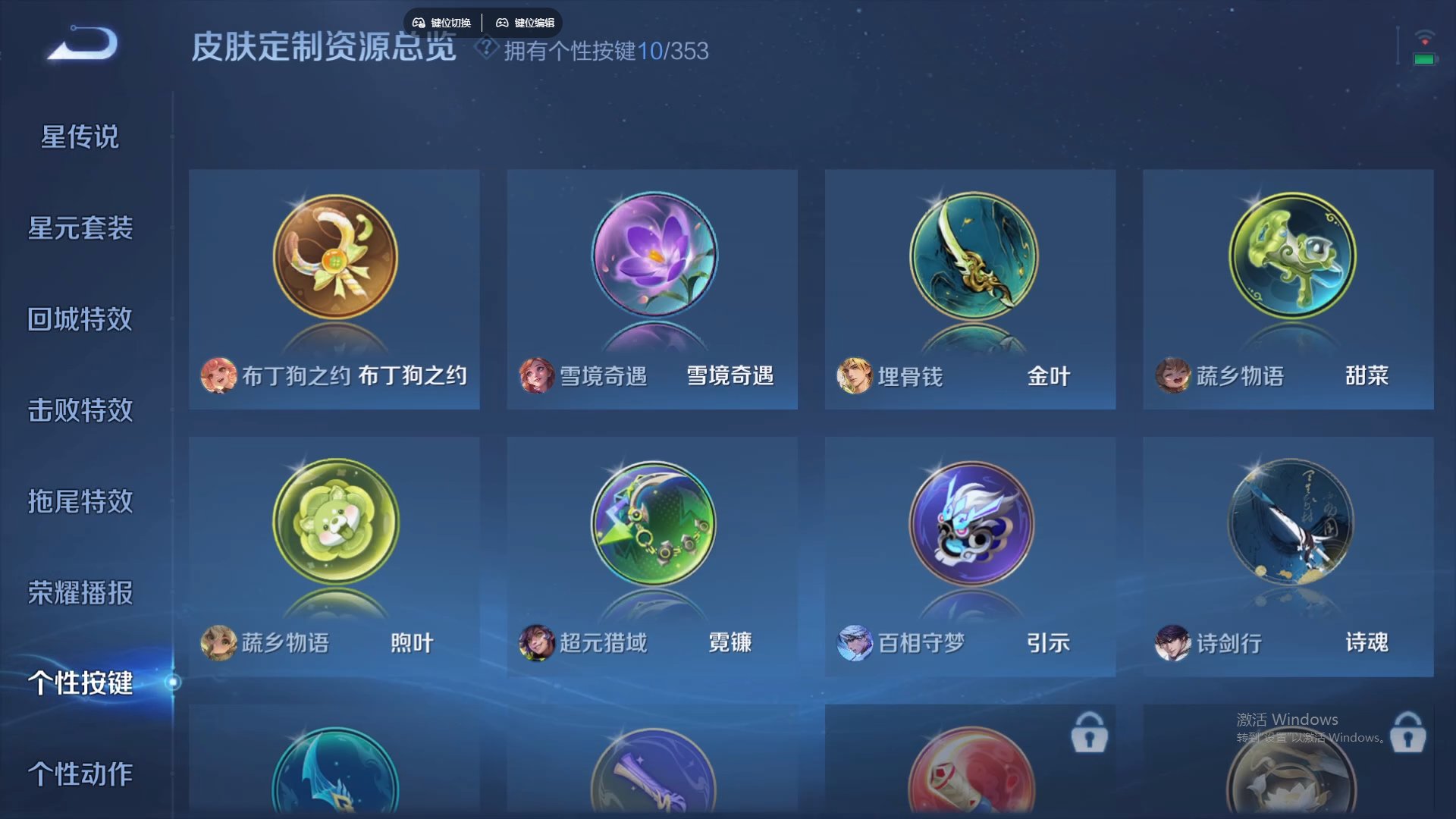Screen dimensions: 1456x819
Task: Select the 击败特效 sidebar tab
Action: [x=80, y=411]
